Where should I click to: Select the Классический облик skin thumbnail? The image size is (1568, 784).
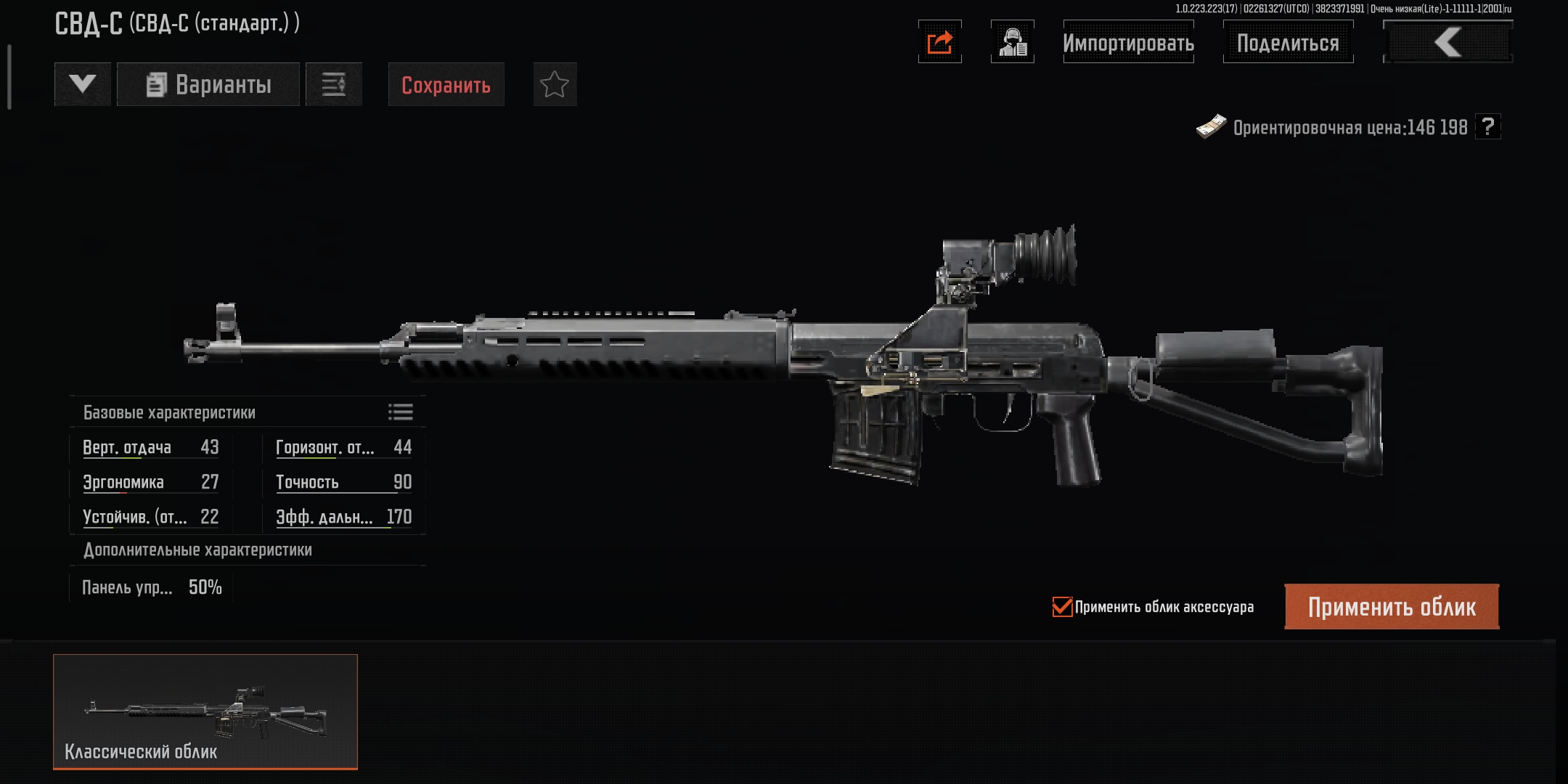(x=205, y=711)
